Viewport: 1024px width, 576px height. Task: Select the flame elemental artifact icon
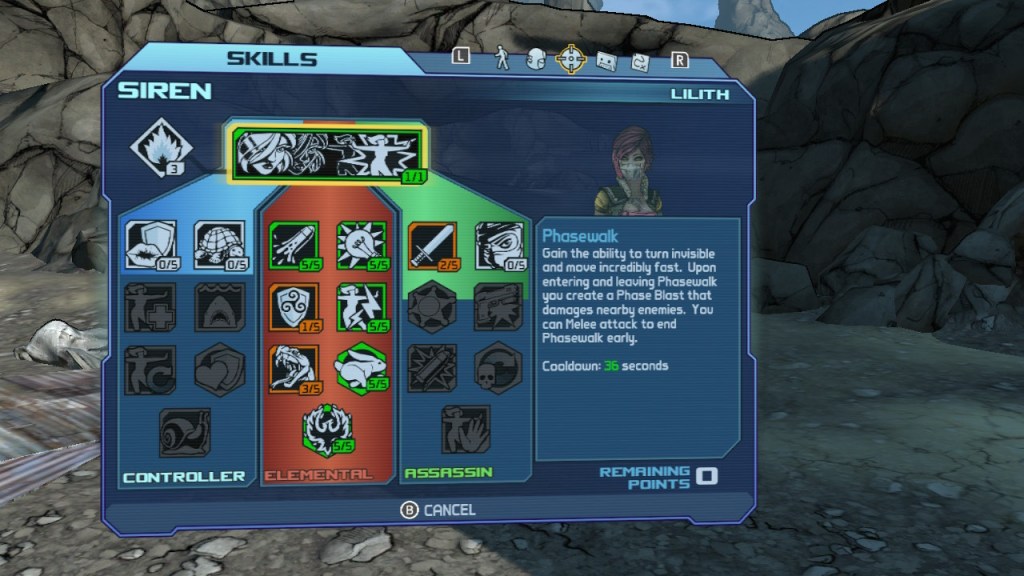click(x=160, y=148)
